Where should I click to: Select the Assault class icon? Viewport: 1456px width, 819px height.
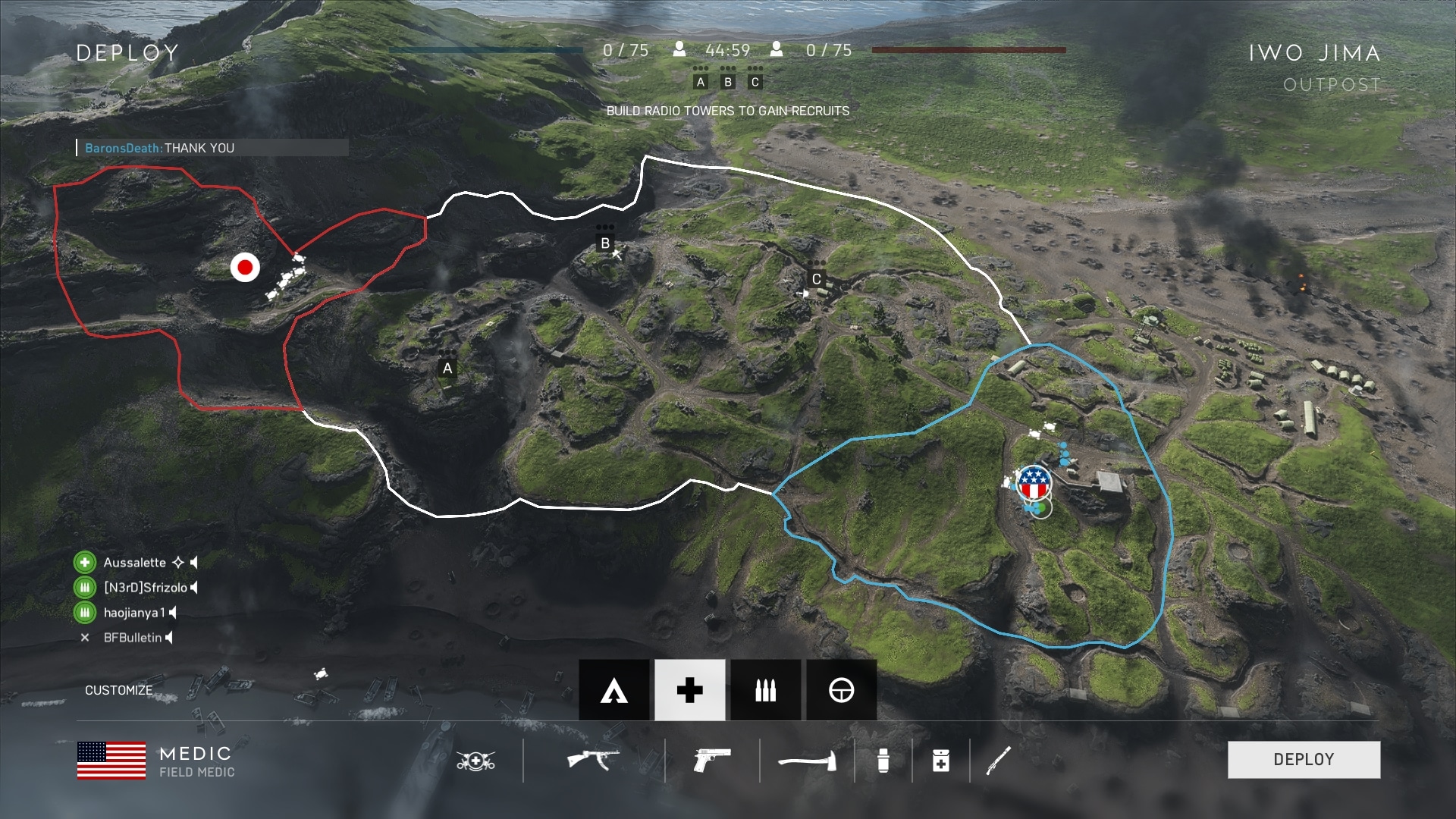613,690
